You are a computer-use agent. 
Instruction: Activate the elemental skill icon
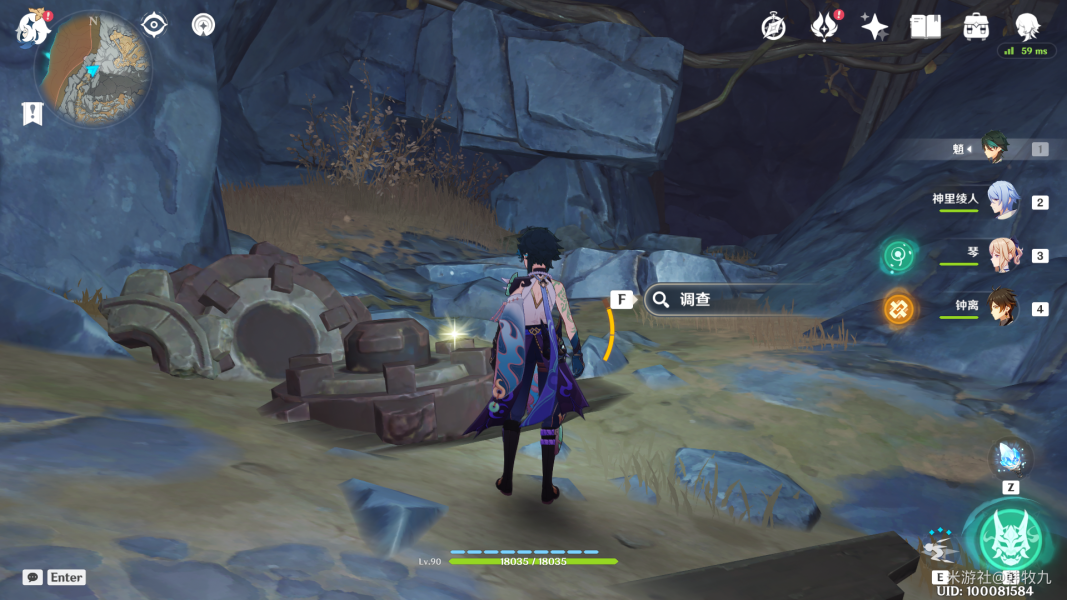(938, 550)
